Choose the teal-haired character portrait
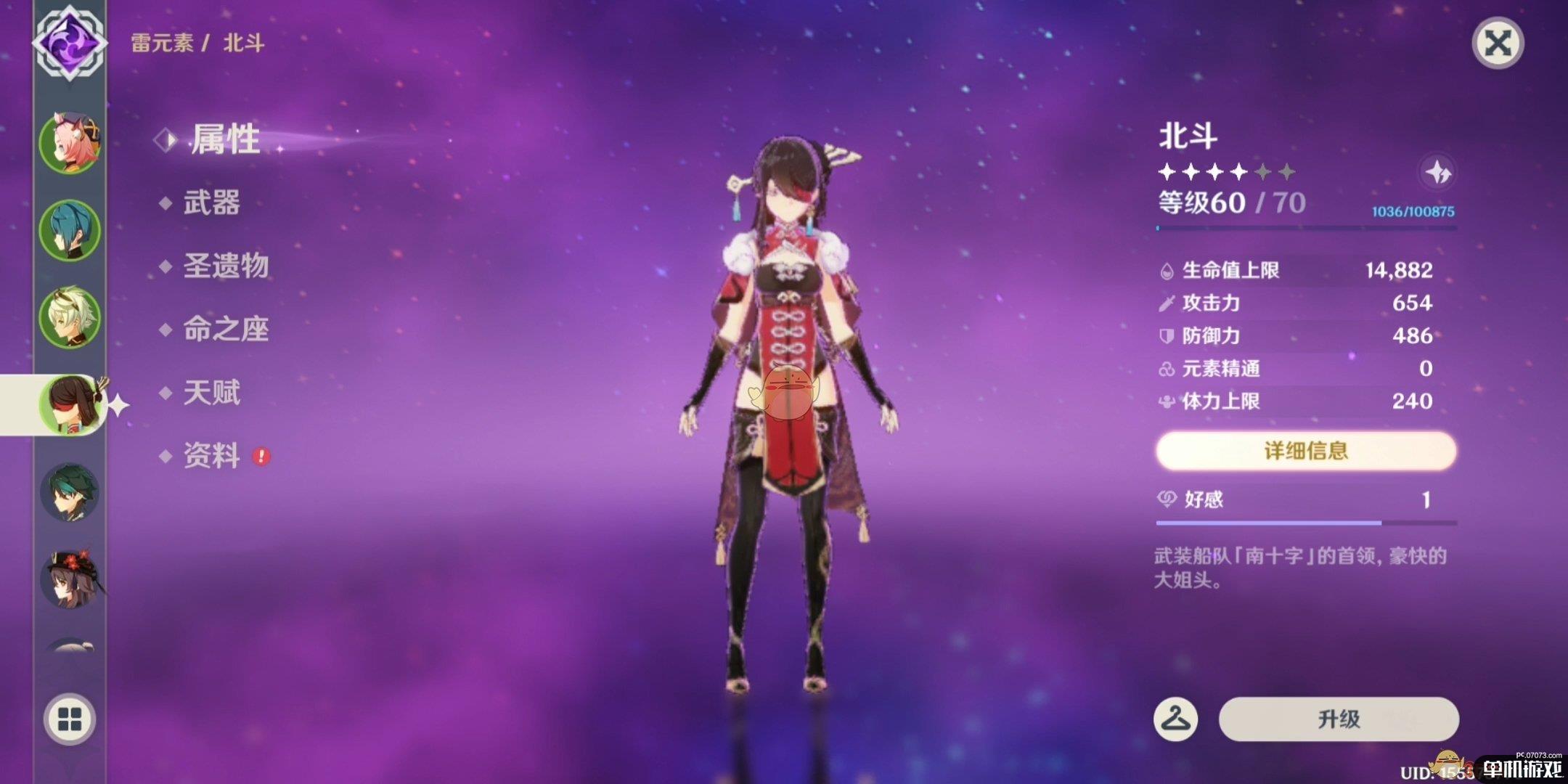 70,230
